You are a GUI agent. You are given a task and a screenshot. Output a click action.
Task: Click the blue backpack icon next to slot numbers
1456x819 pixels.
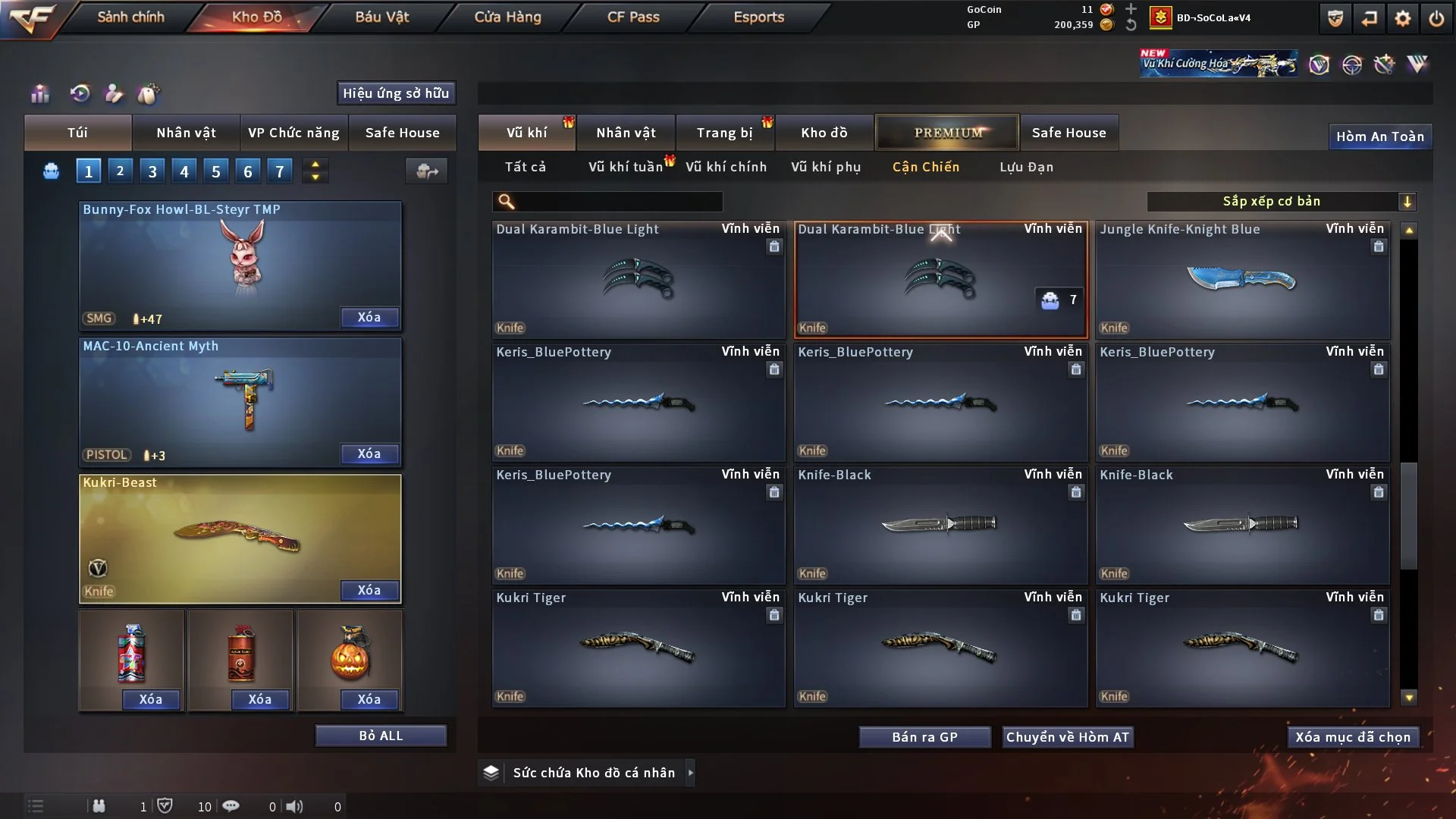click(51, 171)
